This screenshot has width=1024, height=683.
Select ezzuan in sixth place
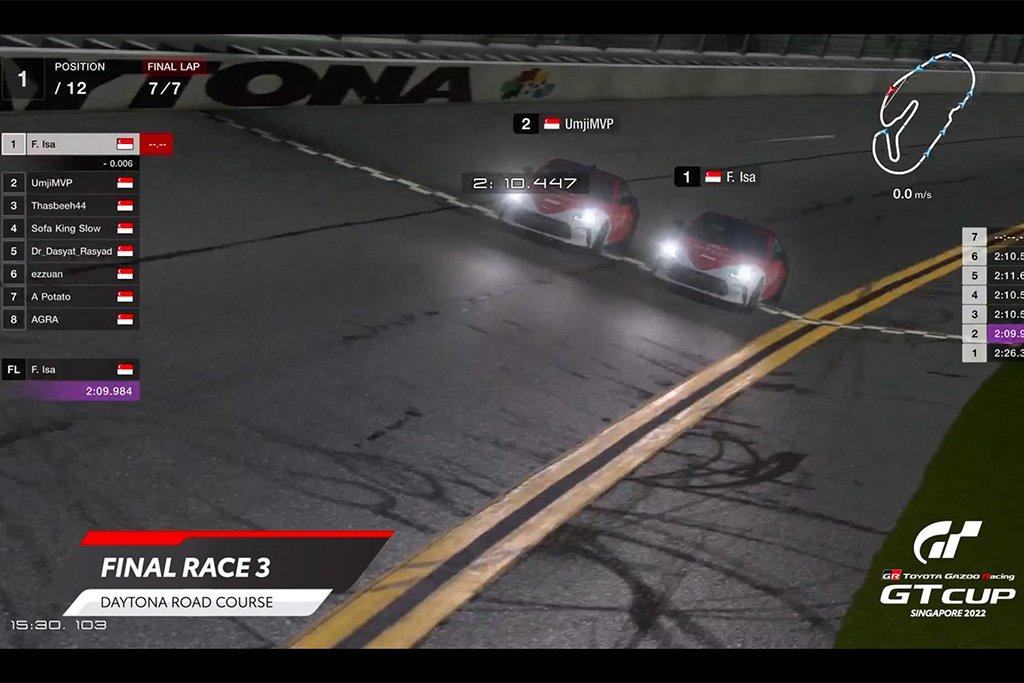point(70,274)
